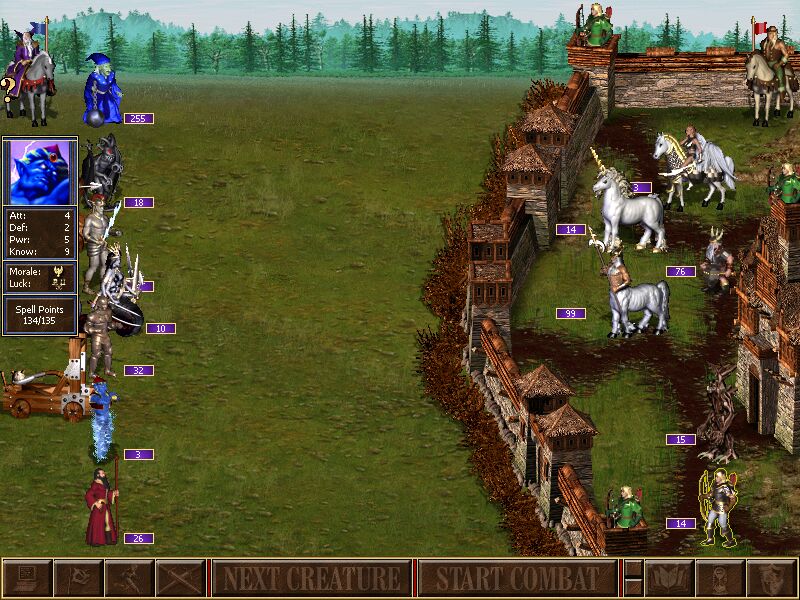Select the Next Creature button
Image resolution: width=800 pixels, height=600 pixels.
click(311, 578)
